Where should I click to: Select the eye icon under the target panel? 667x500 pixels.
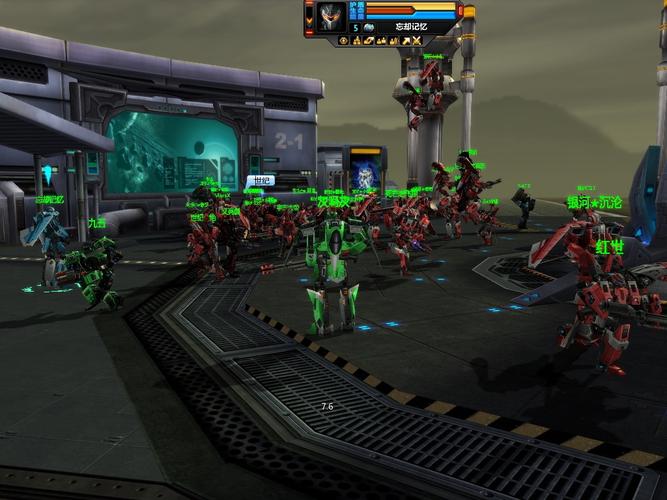pos(343,41)
